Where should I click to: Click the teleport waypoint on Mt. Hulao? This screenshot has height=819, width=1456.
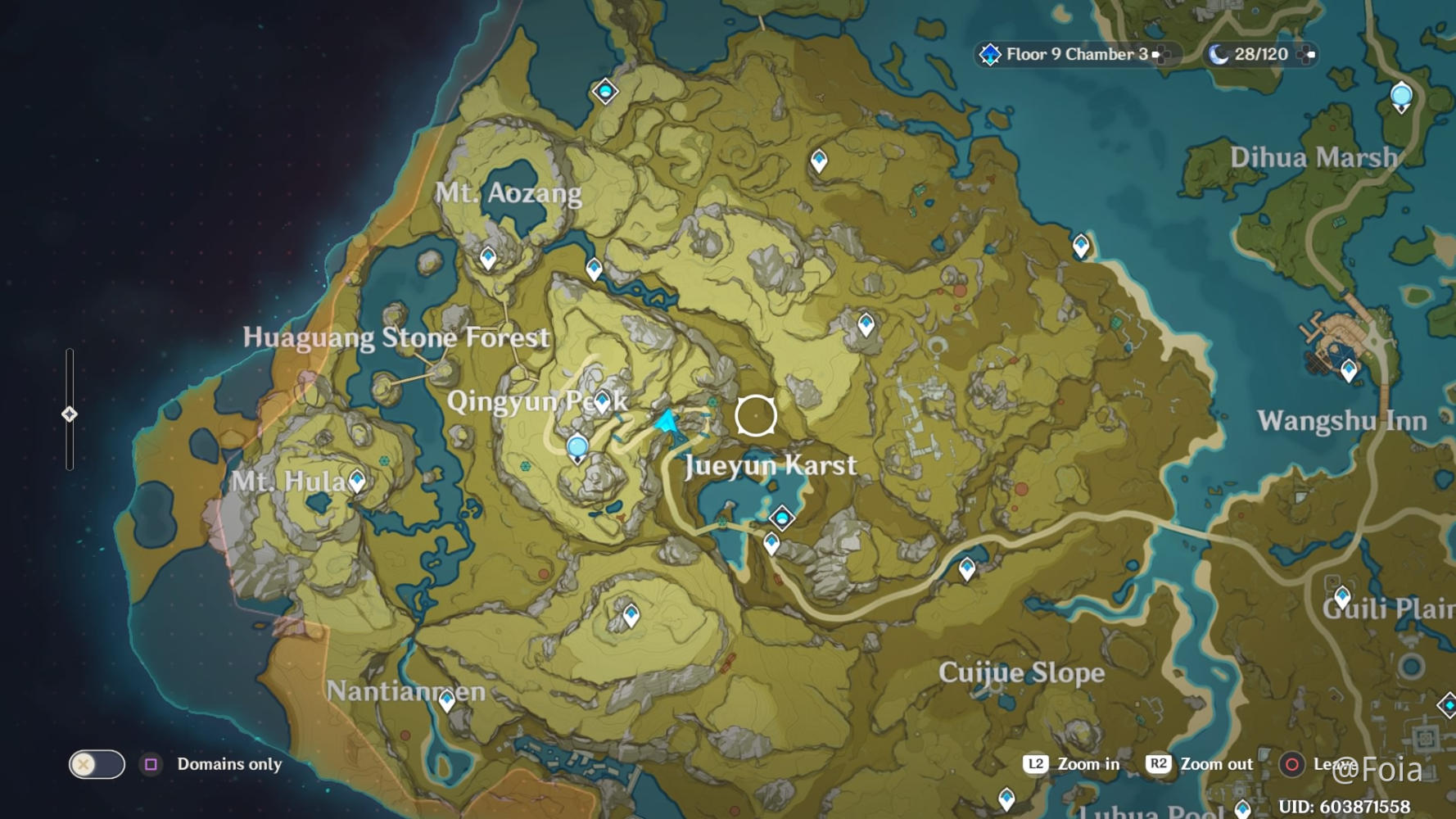coord(355,482)
